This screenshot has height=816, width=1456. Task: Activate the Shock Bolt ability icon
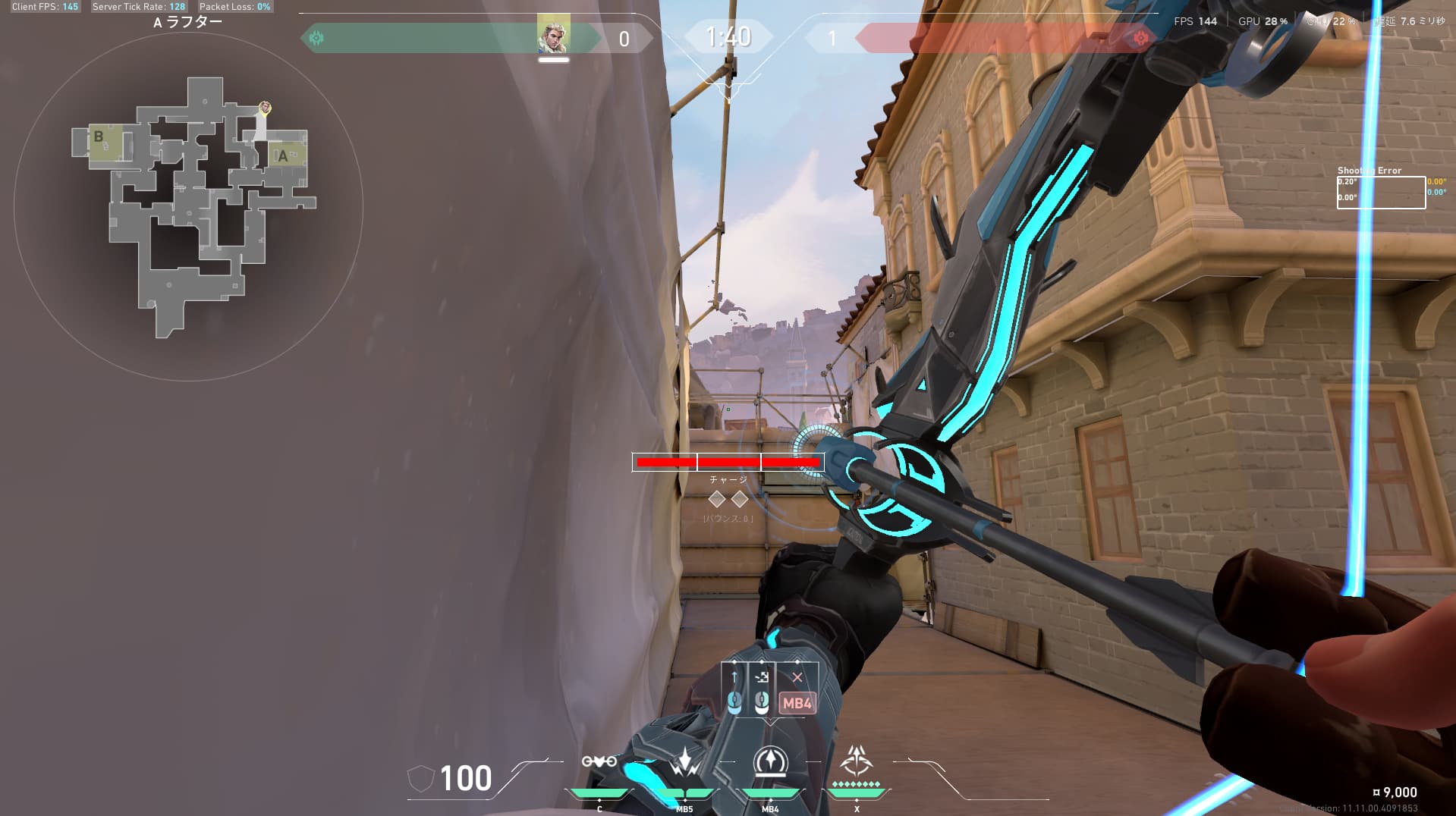tap(684, 763)
